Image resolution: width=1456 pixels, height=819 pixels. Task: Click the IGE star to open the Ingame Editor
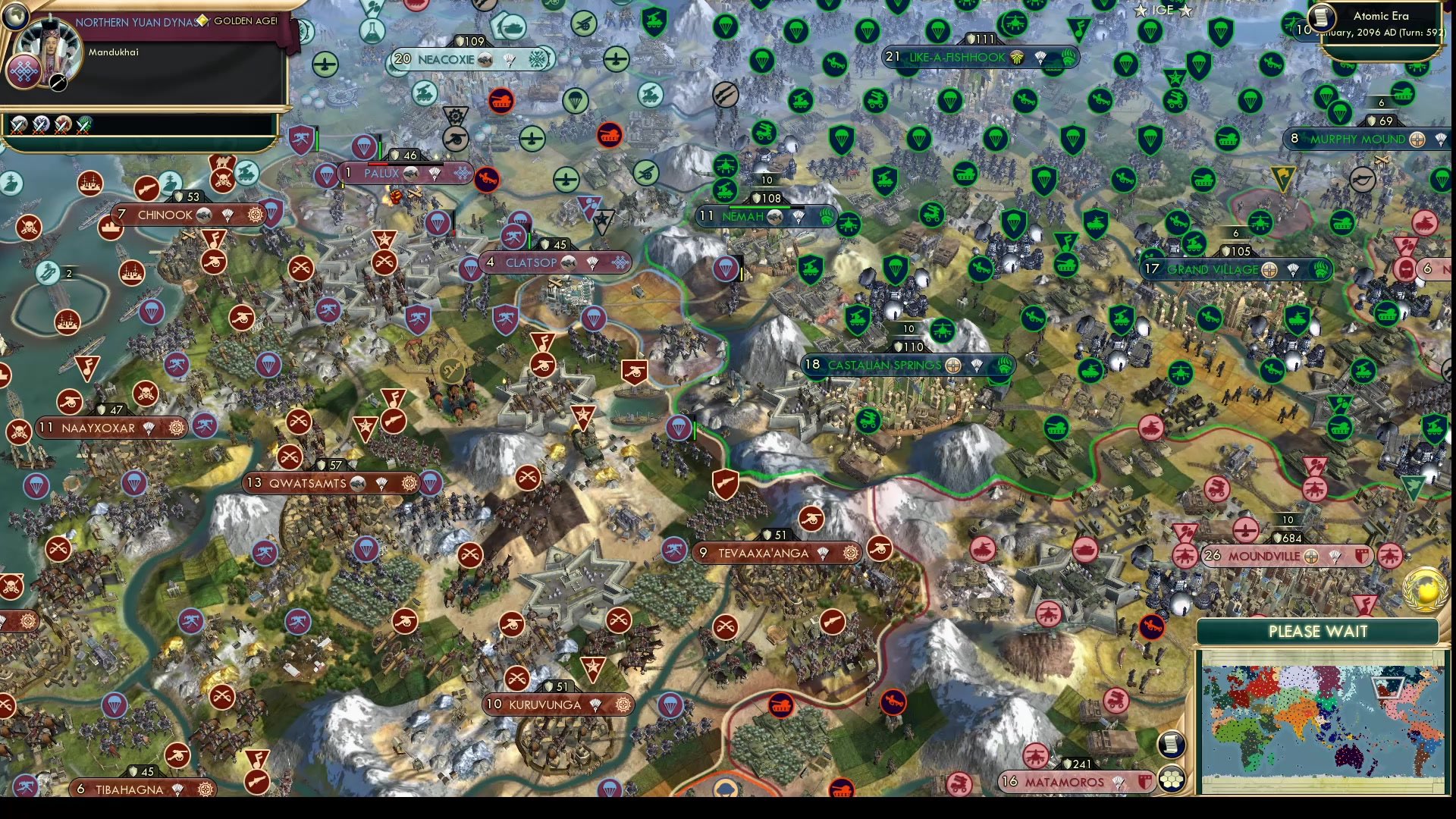pos(1140,11)
